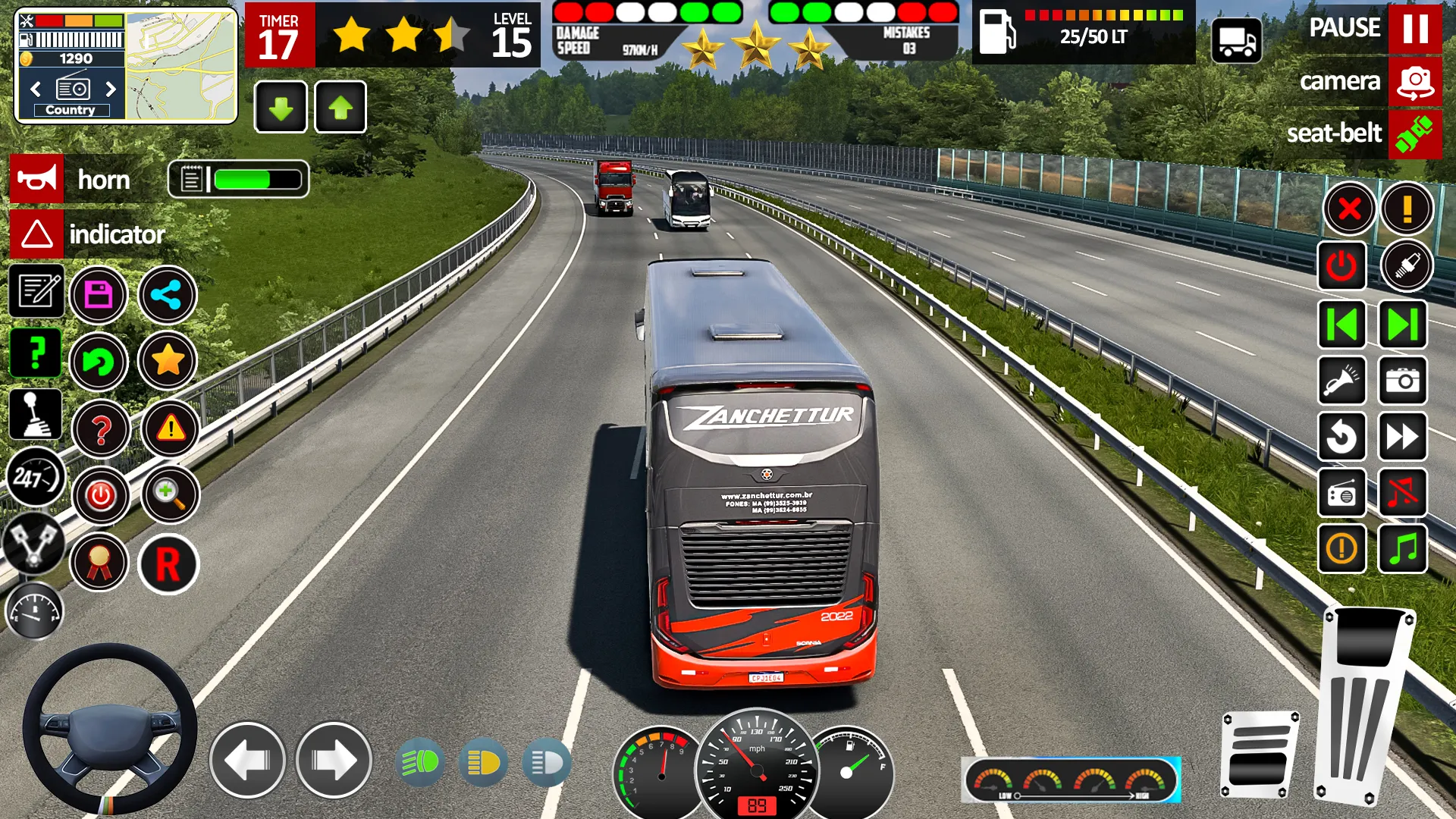Pause the game
The width and height of the screenshot is (1456, 819).
(x=1417, y=30)
